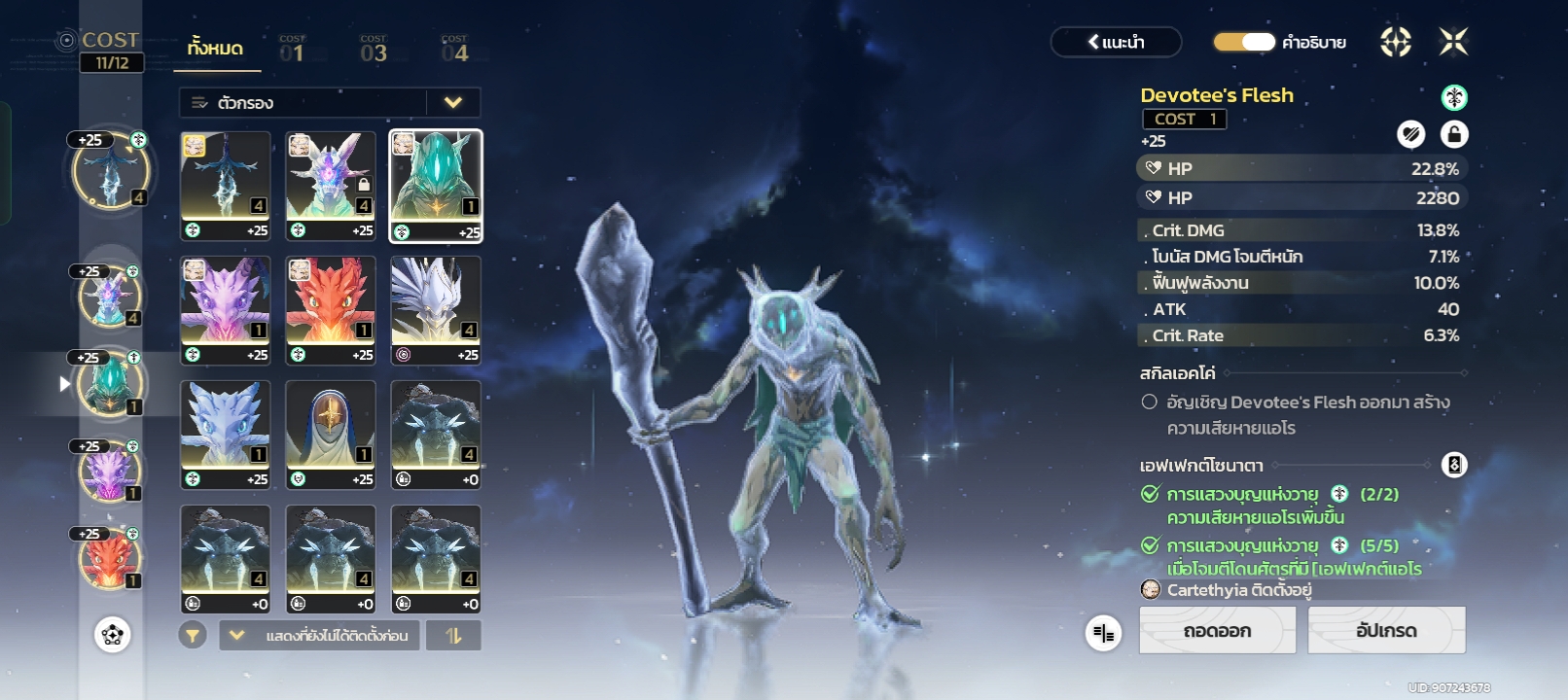Viewport: 1568px width, 700px height.
Task: Switch to the COST 03 tab
Action: click(x=374, y=50)
